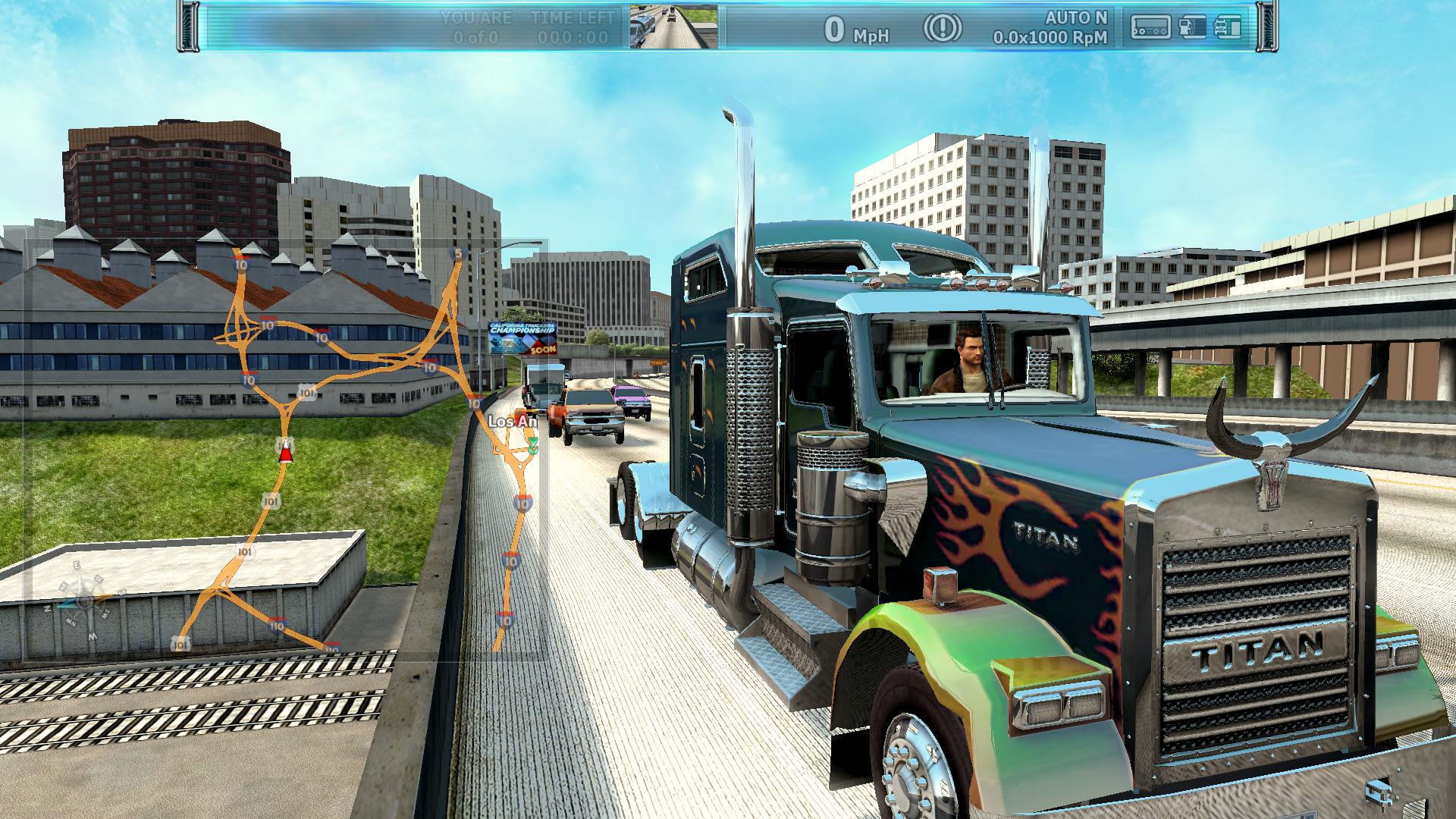
Task: Toggle the parking brake warning icon
Action: tap(942, 29)
